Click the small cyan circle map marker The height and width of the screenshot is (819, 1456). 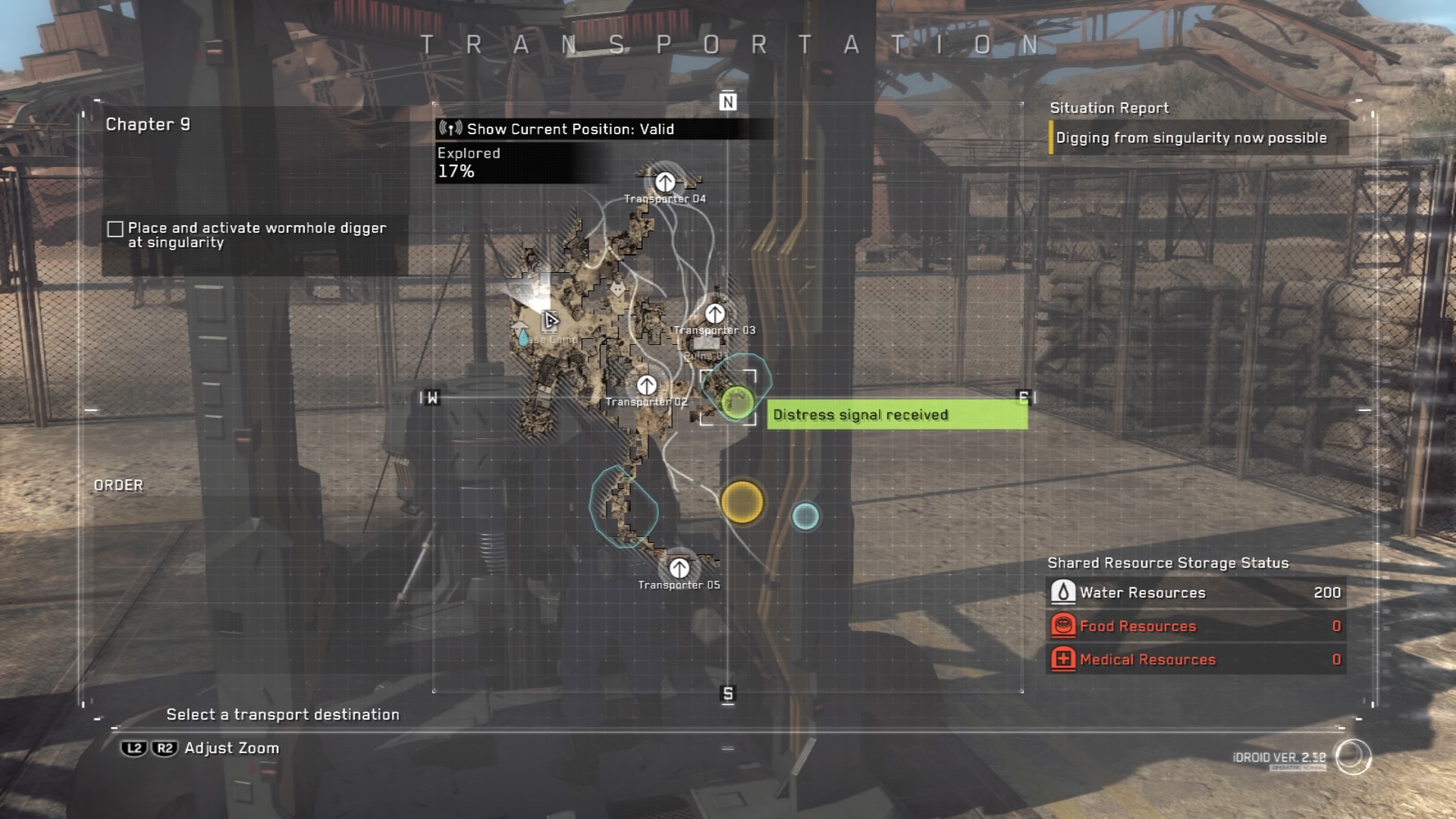point(805,516)
